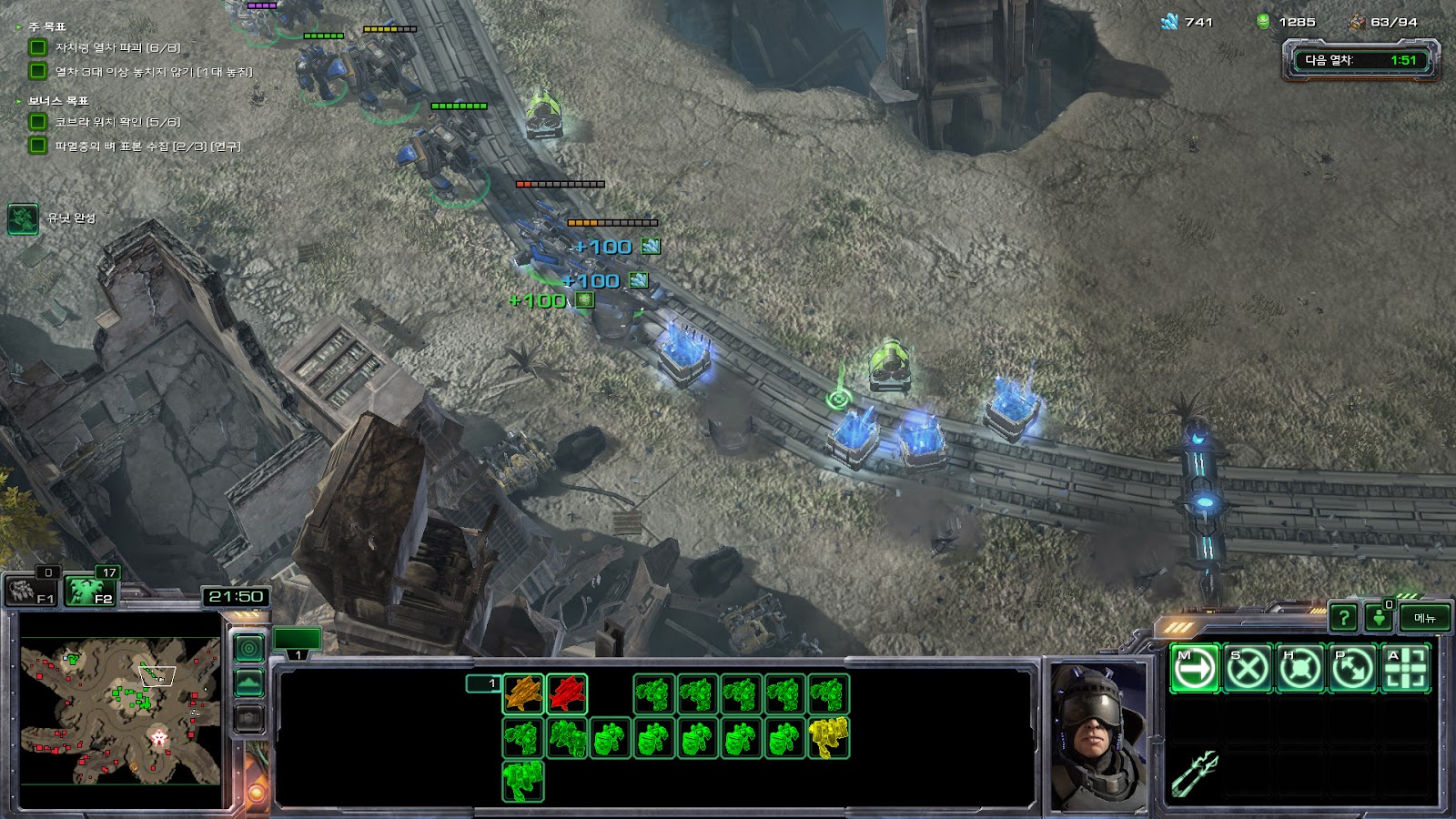Choose the Hold Position command

tap(1299, 669)
